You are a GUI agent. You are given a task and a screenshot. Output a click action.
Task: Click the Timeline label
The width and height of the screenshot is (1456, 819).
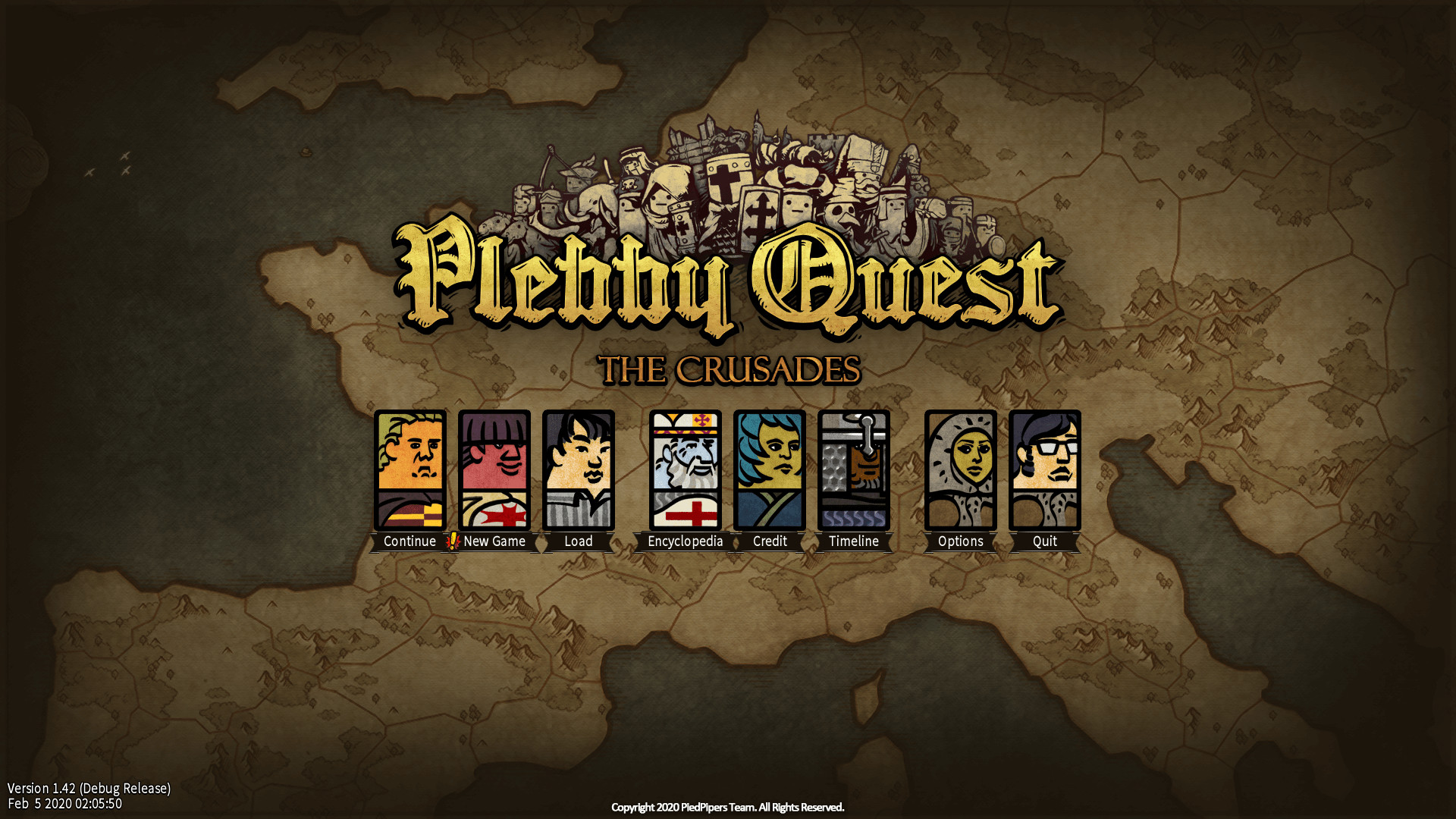point(854,541)
